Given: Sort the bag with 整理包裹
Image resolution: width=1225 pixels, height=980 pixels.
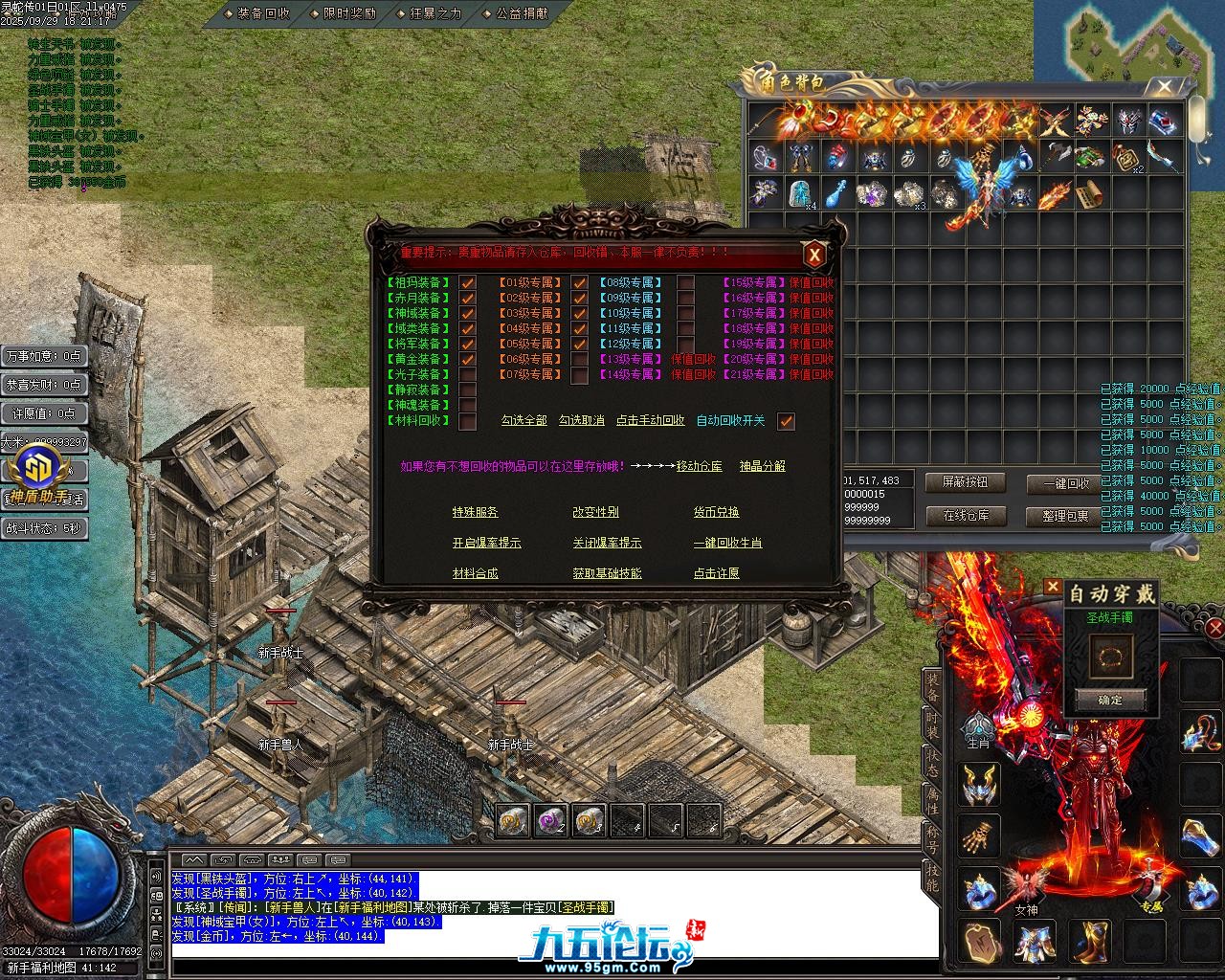Looking at the screenshot, I should 1065,516.
